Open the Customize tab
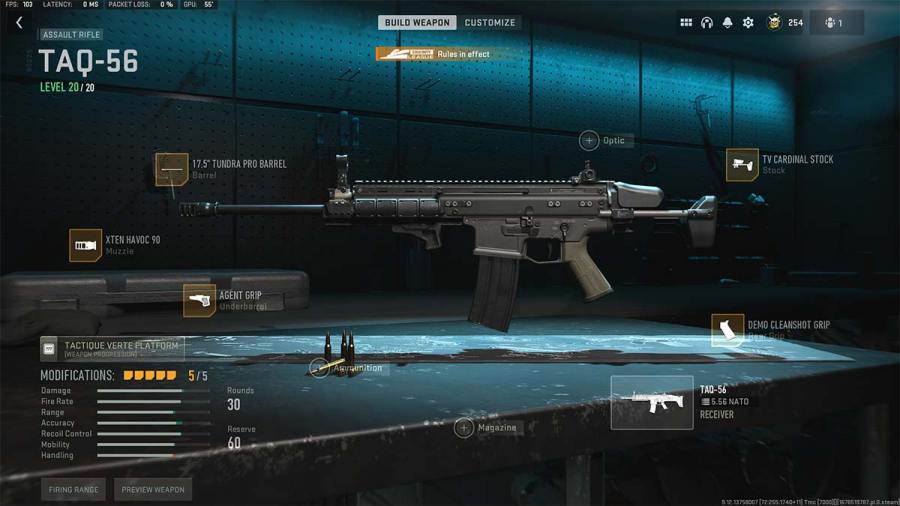This screenshot has height=506, width=900. [490, 22]
